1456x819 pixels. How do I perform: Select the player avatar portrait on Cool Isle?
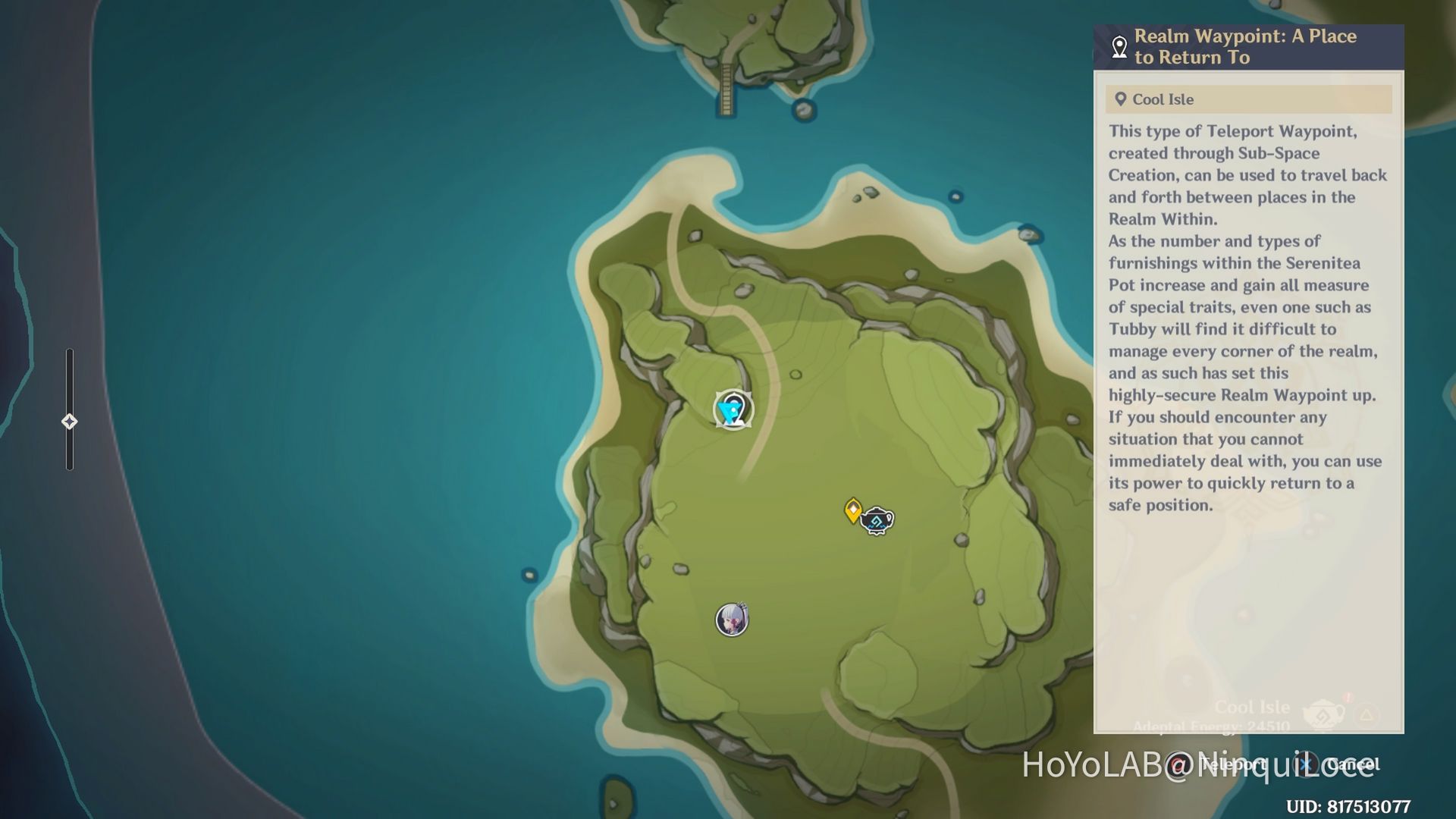click(731, 620)
